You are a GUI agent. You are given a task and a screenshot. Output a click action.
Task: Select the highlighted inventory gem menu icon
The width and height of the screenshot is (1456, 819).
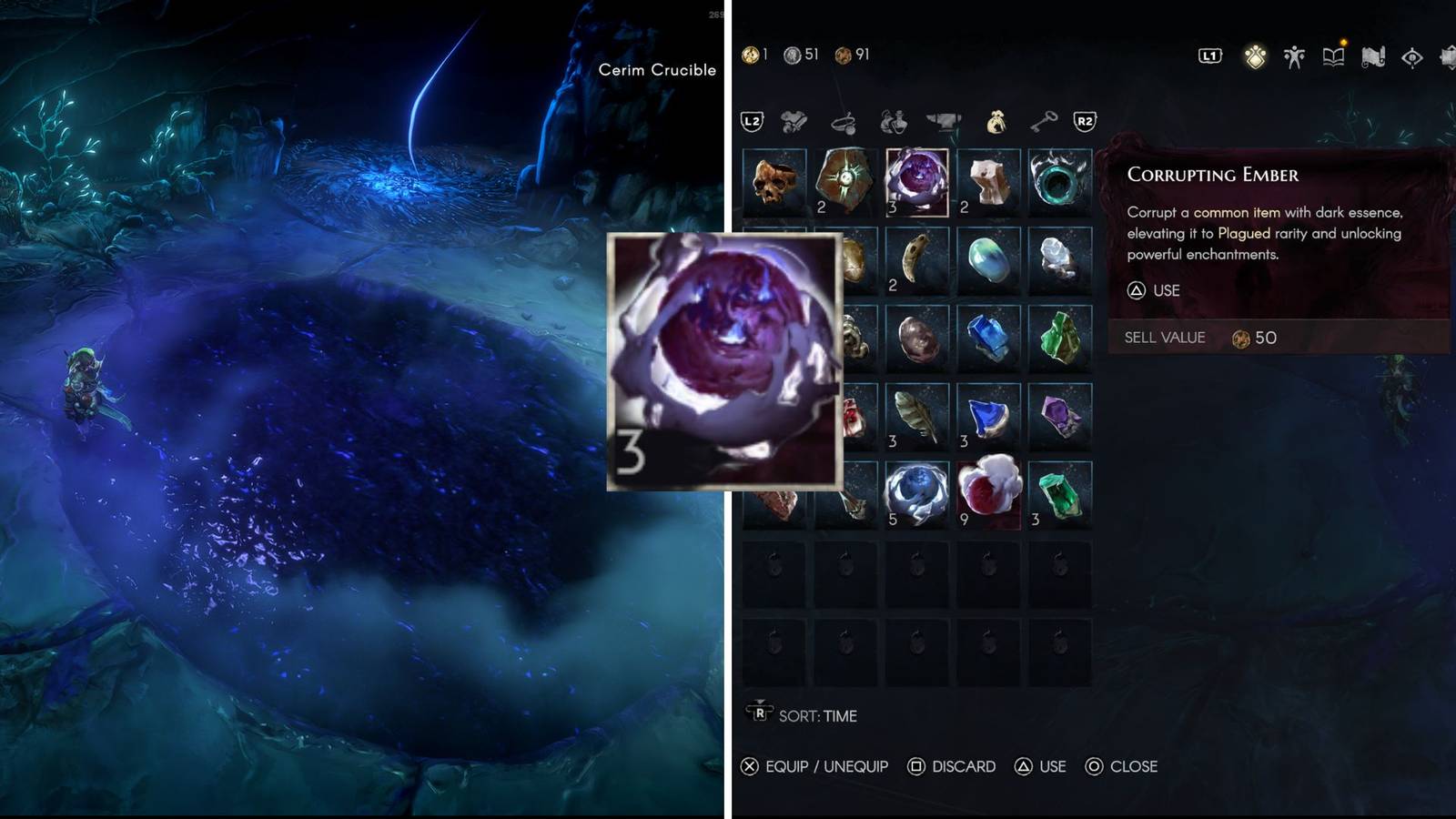tap(1255, 56)
